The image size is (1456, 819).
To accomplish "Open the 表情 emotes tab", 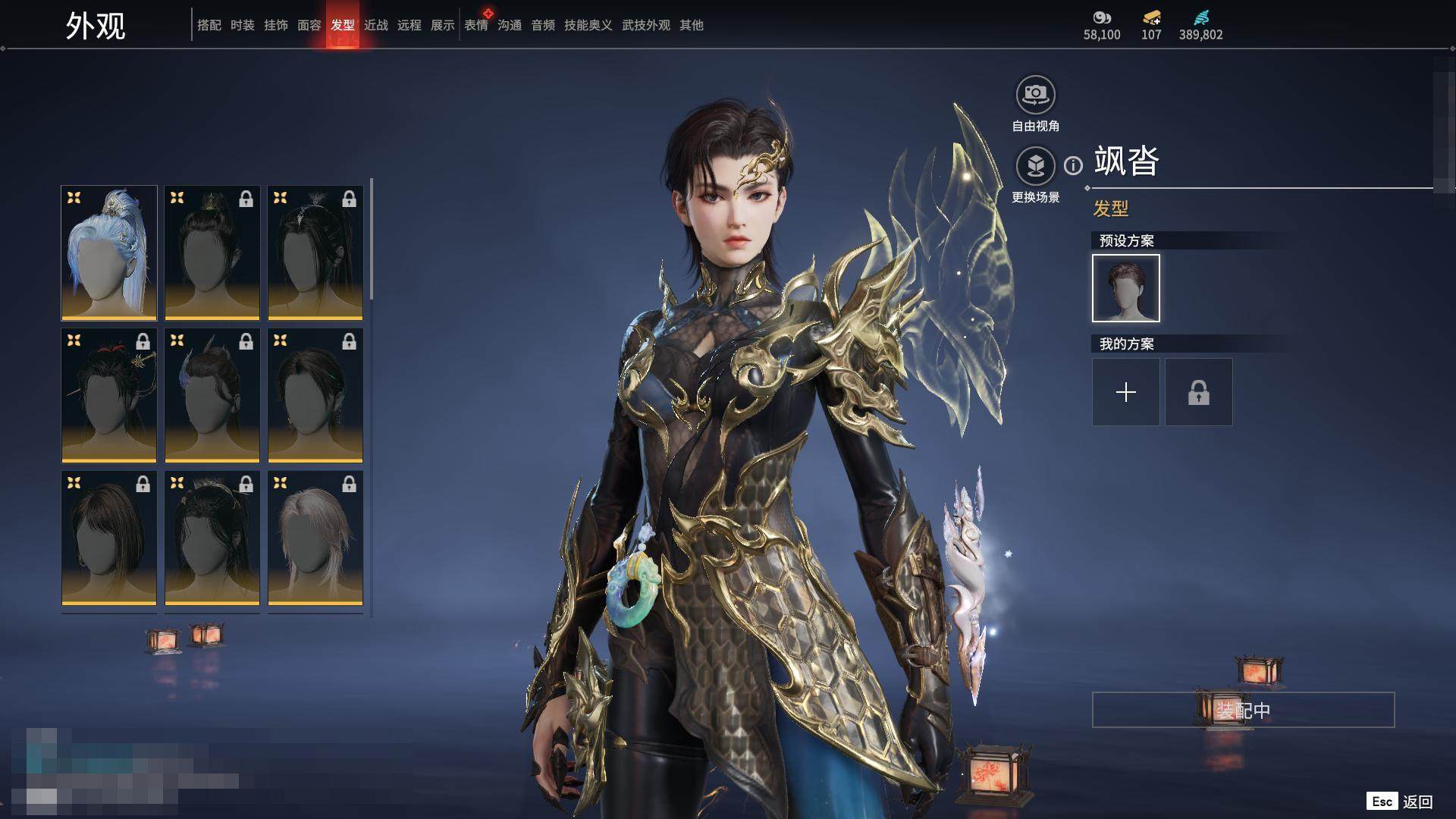I will pyautogui.click(x=476, y=25).
